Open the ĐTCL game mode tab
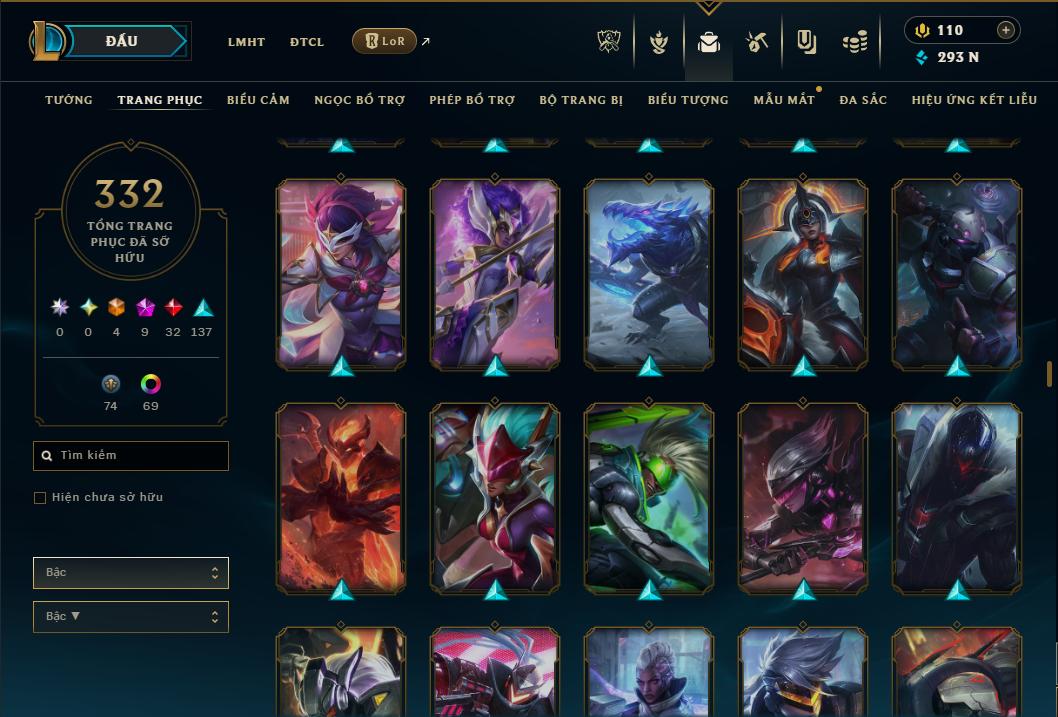Image resolution: width=1058 pixels, height=717 pixels. [307, 42]
